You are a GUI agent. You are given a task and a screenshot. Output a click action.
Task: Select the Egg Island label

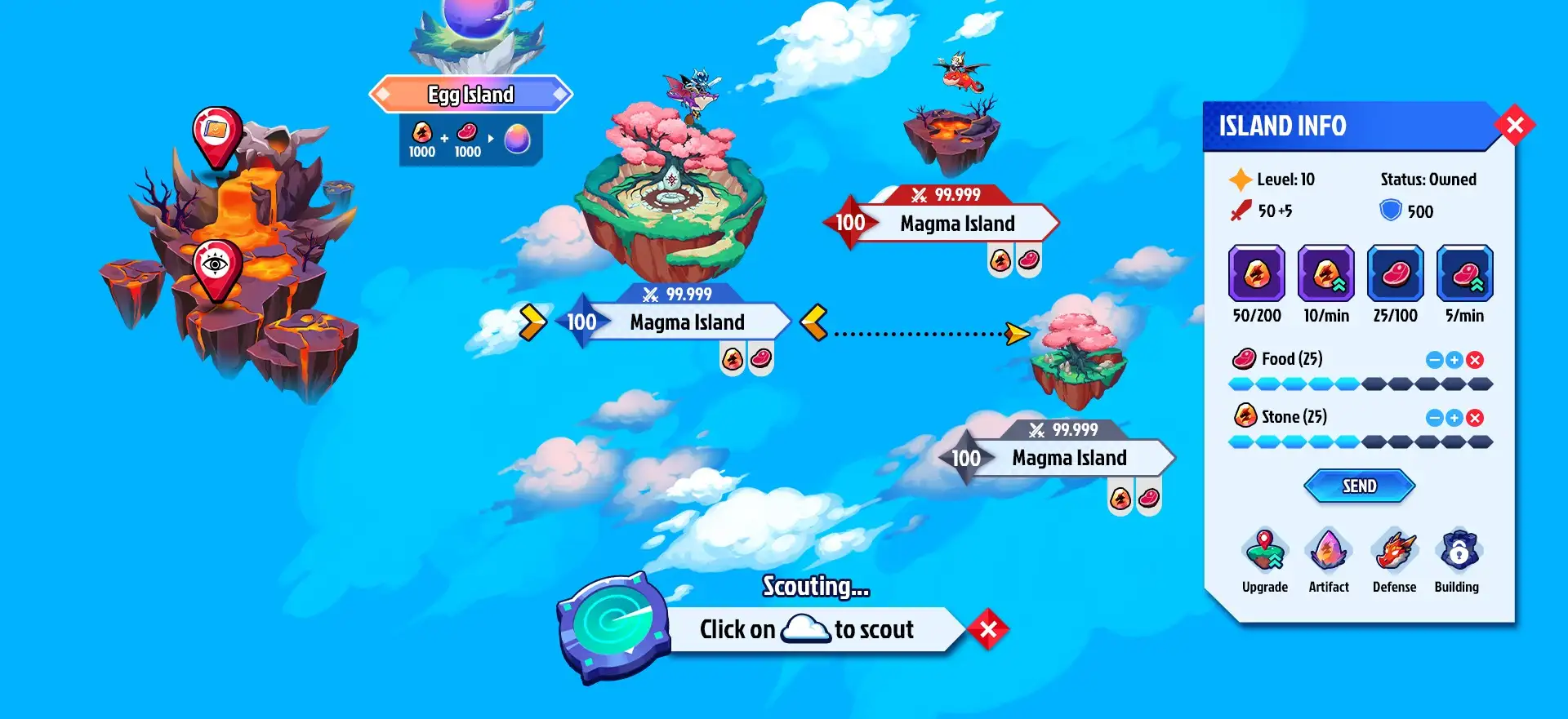coord(471,95)
